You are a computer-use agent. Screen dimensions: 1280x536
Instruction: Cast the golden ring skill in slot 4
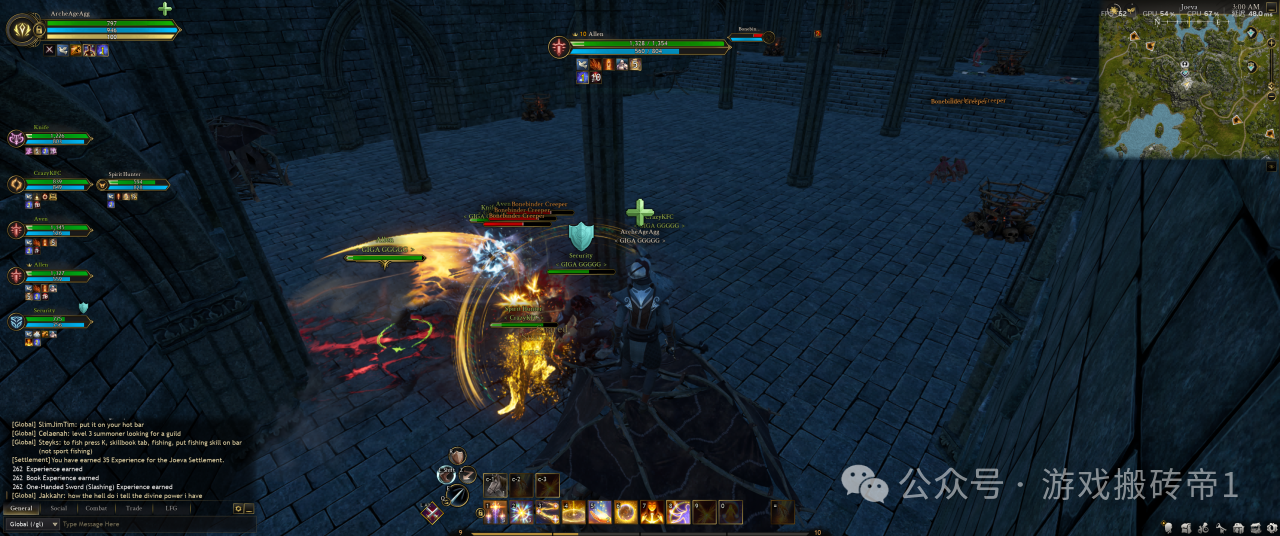point(574,513)
